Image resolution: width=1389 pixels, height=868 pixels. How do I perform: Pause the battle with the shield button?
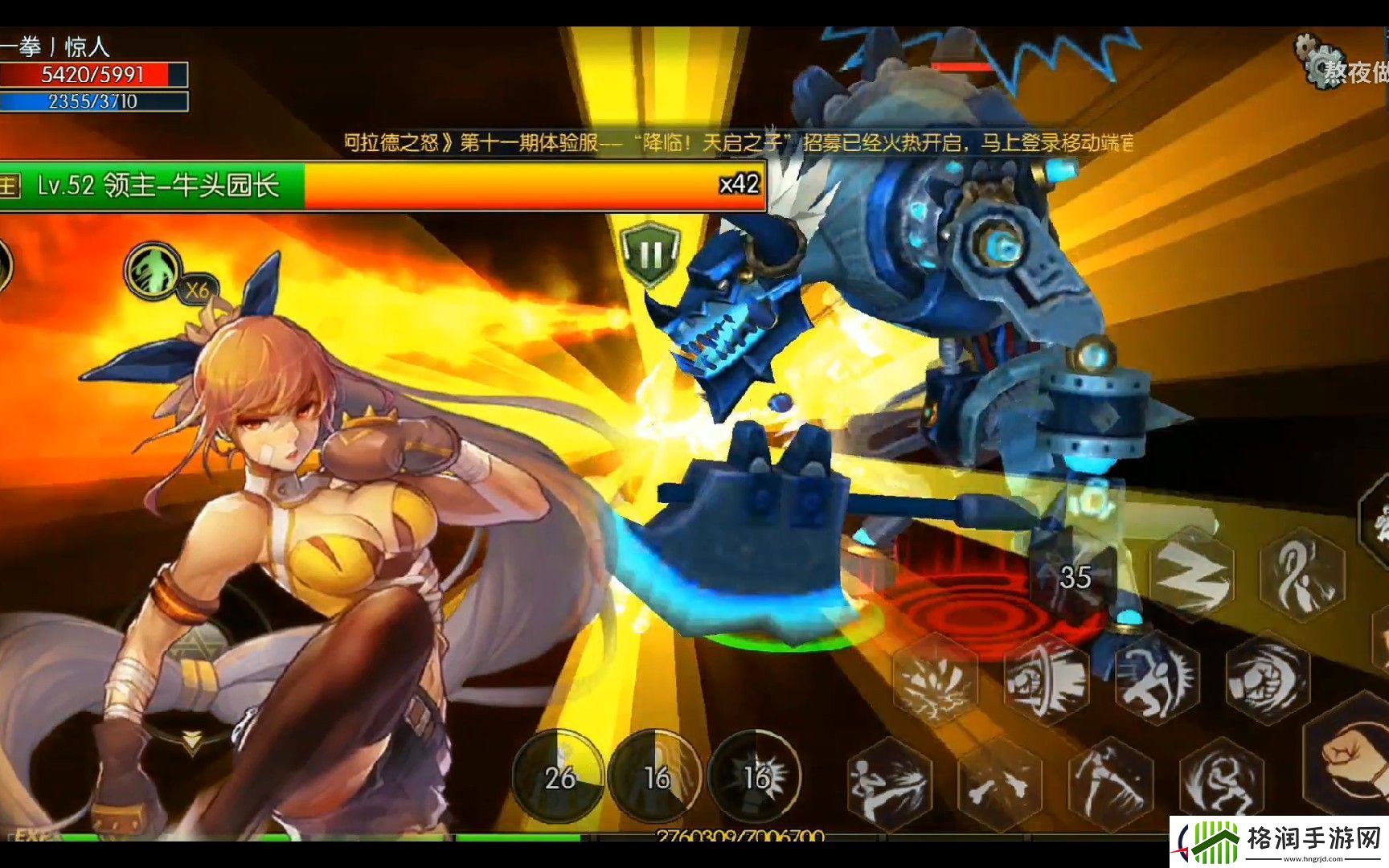649,254
